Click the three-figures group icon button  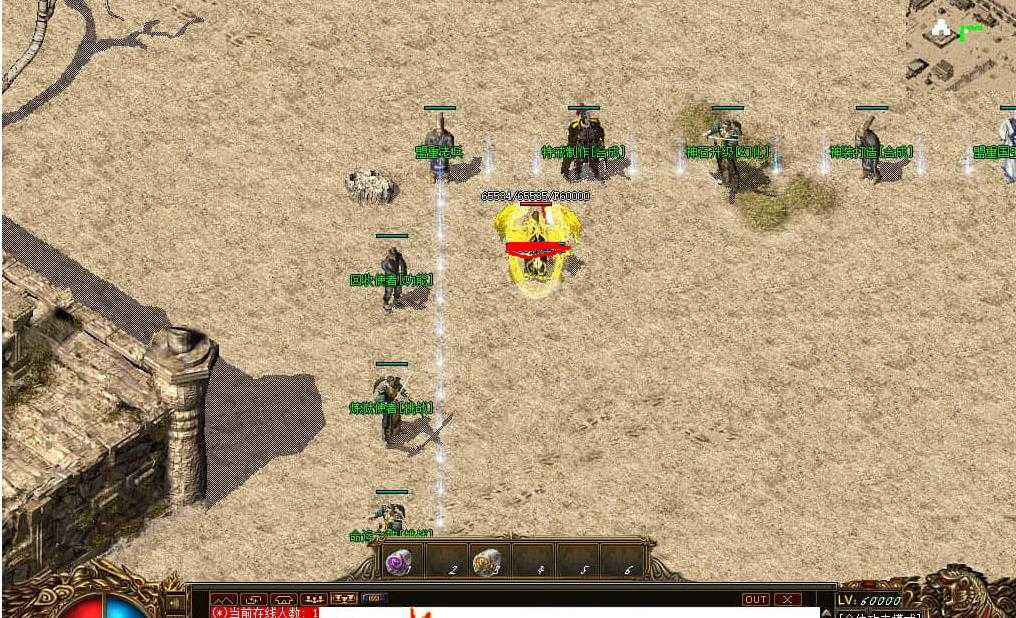coord(313,599)
